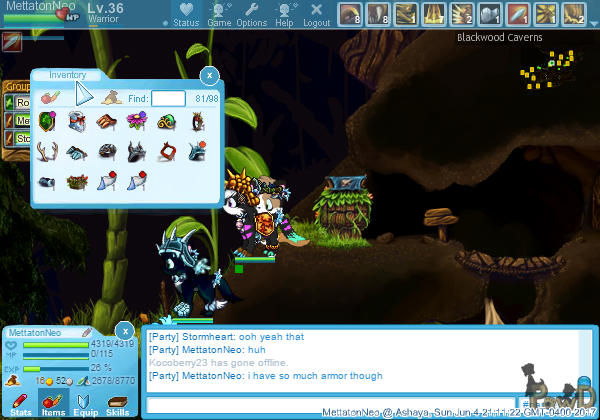This screenshot has width=600, height=420.
Task: Show the food category in inventory
Action: 51,98
